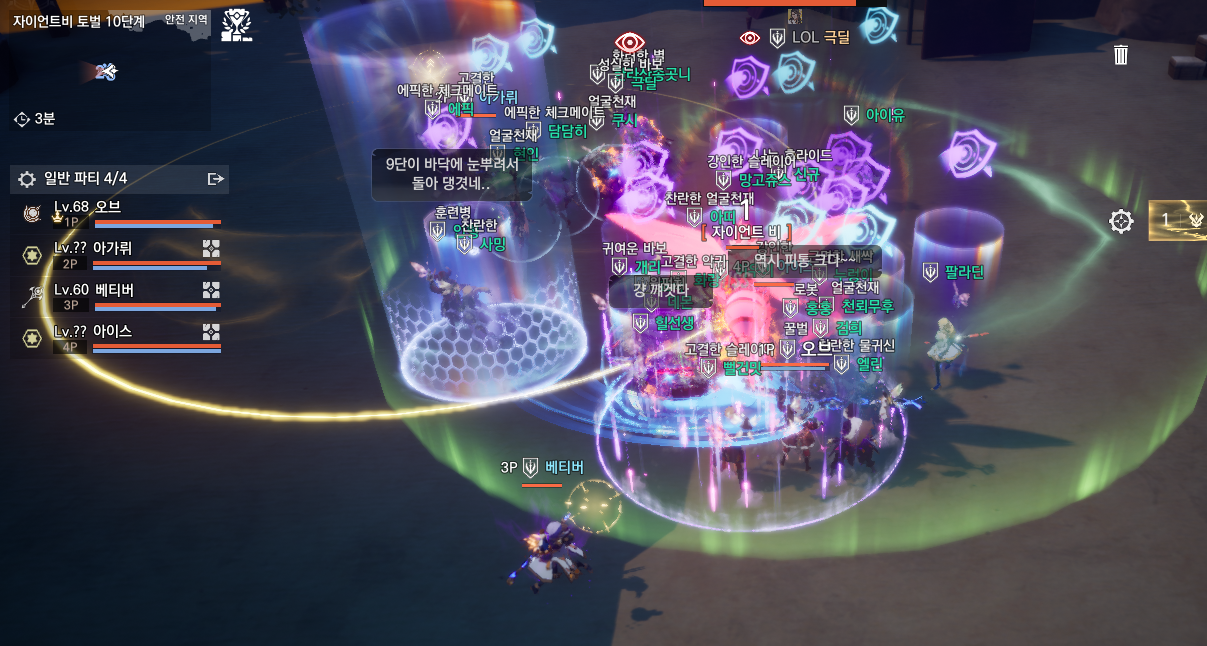The image size is (1207, 646).
Task: Leave party using the exit arrow icon
Action: (215, 179)
